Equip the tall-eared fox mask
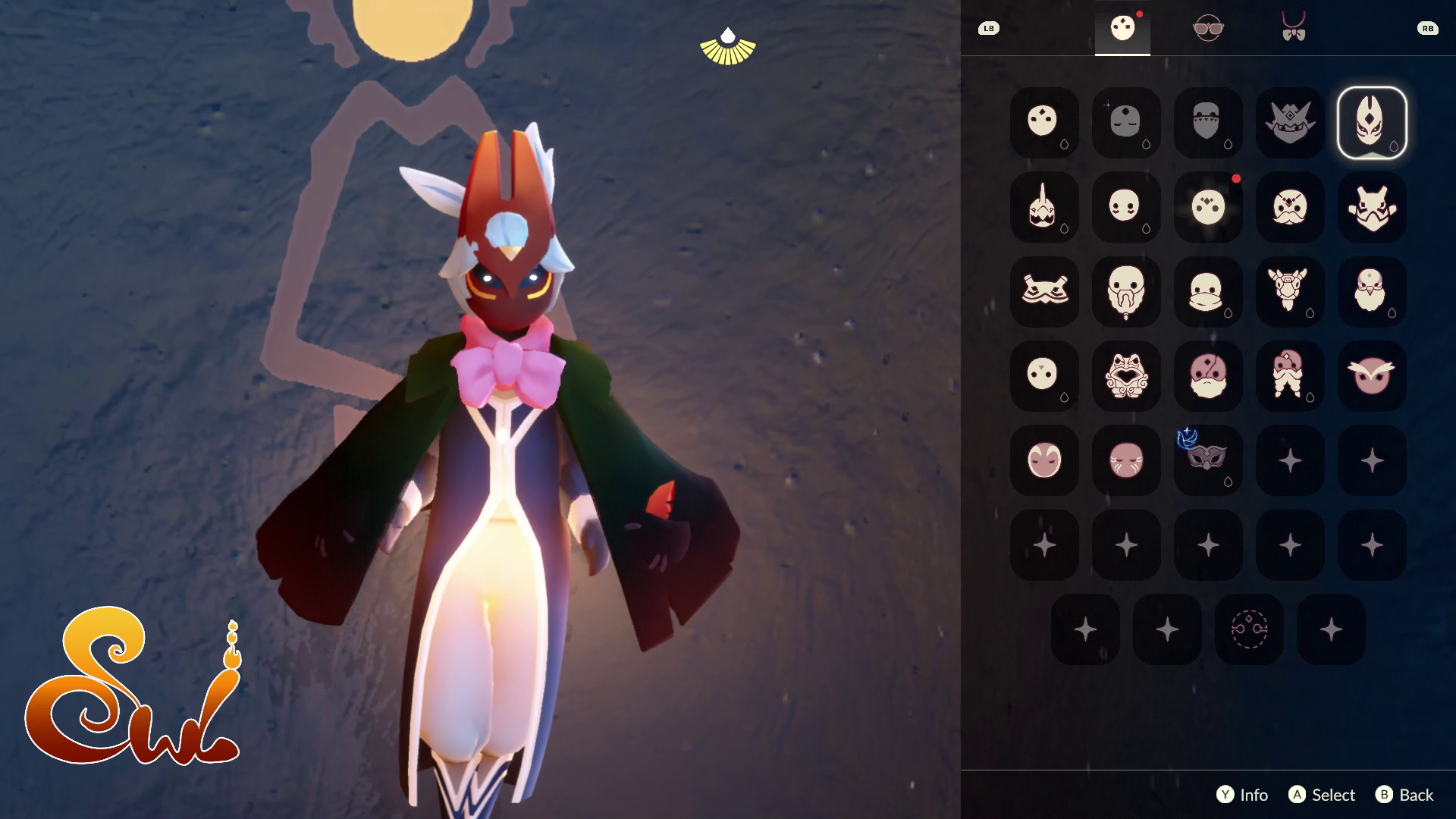Screen dimensions: 1456x819 (x=1371, y=123)
